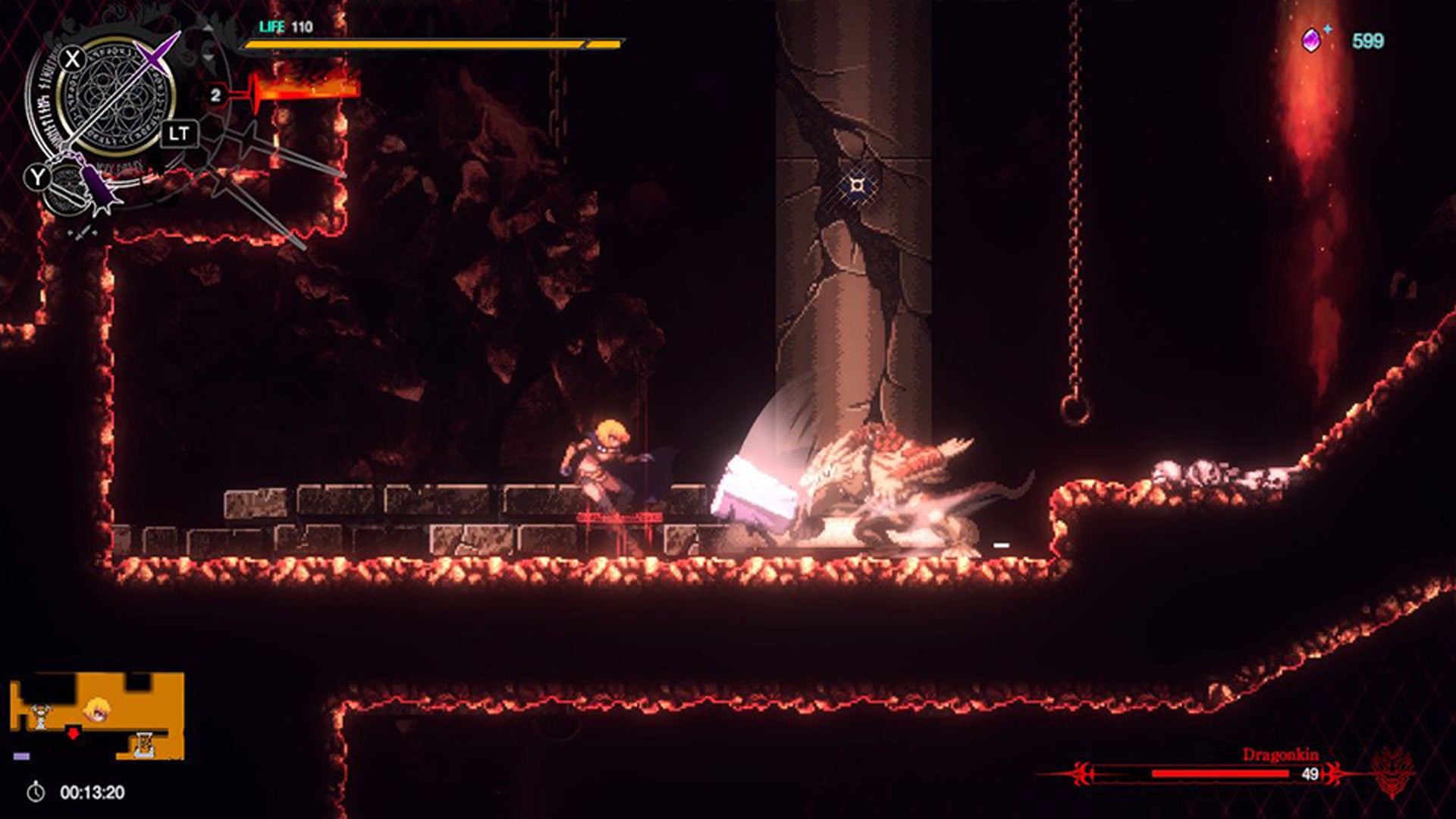Toggle the X button prompt on the wheel

tap(73, 59)
